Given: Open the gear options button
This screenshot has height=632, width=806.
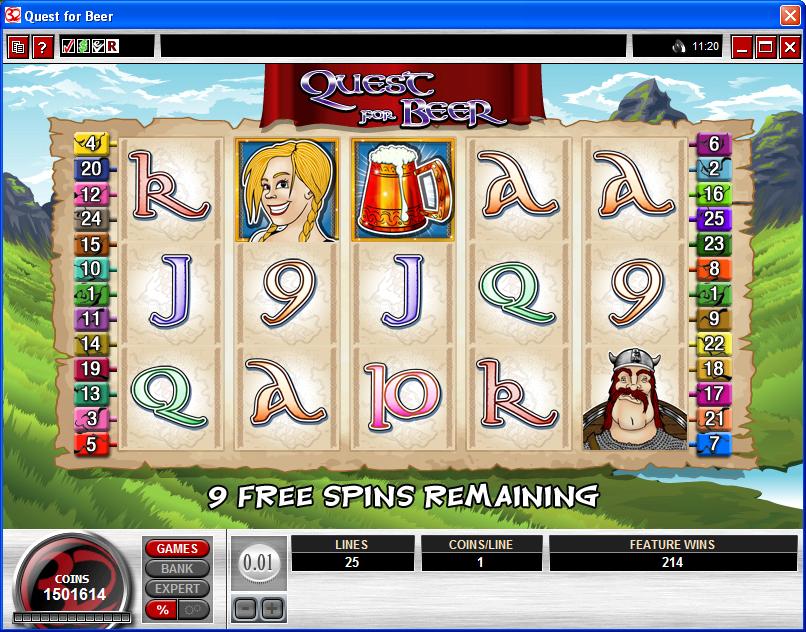Looking at the screenshot, I should point(194,609).
